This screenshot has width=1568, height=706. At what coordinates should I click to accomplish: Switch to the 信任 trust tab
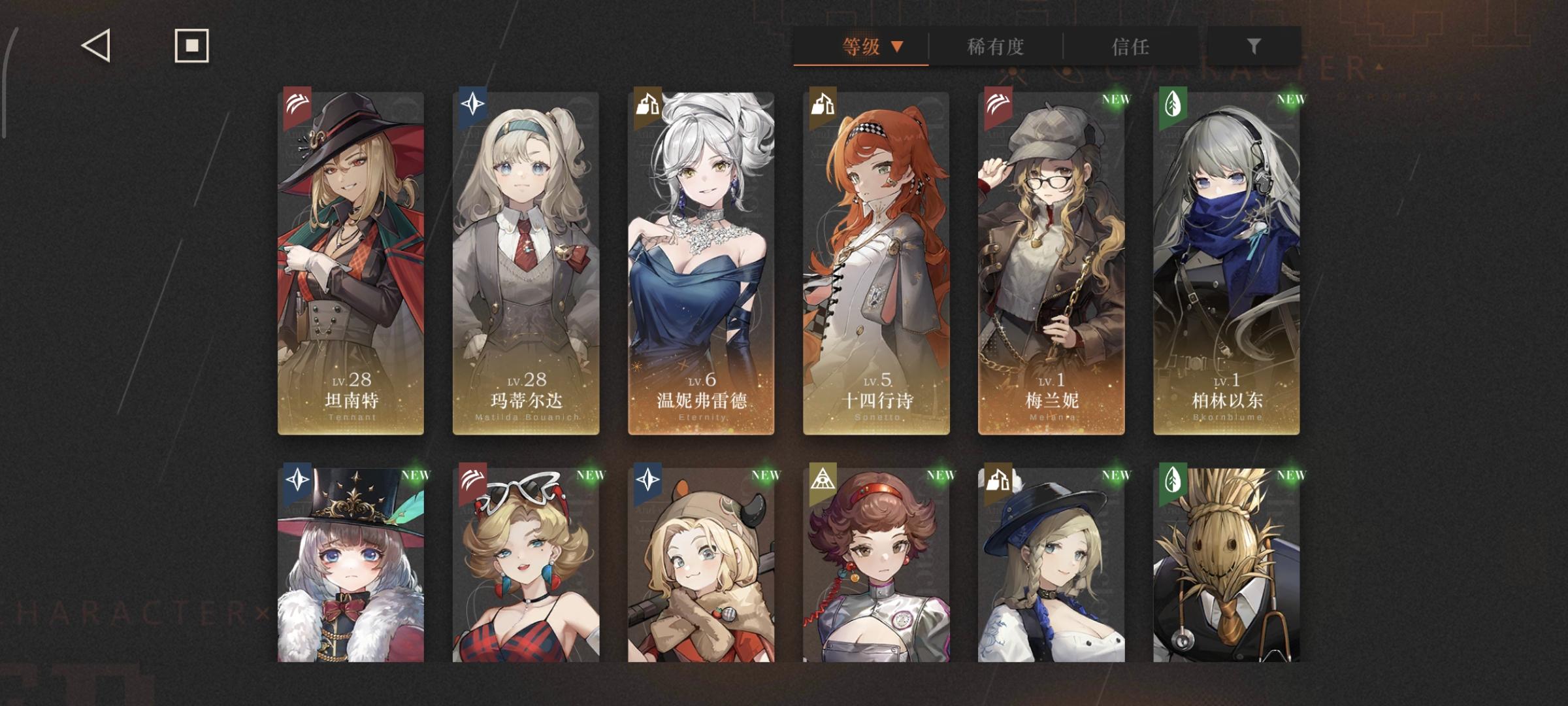pos(1130,47)
